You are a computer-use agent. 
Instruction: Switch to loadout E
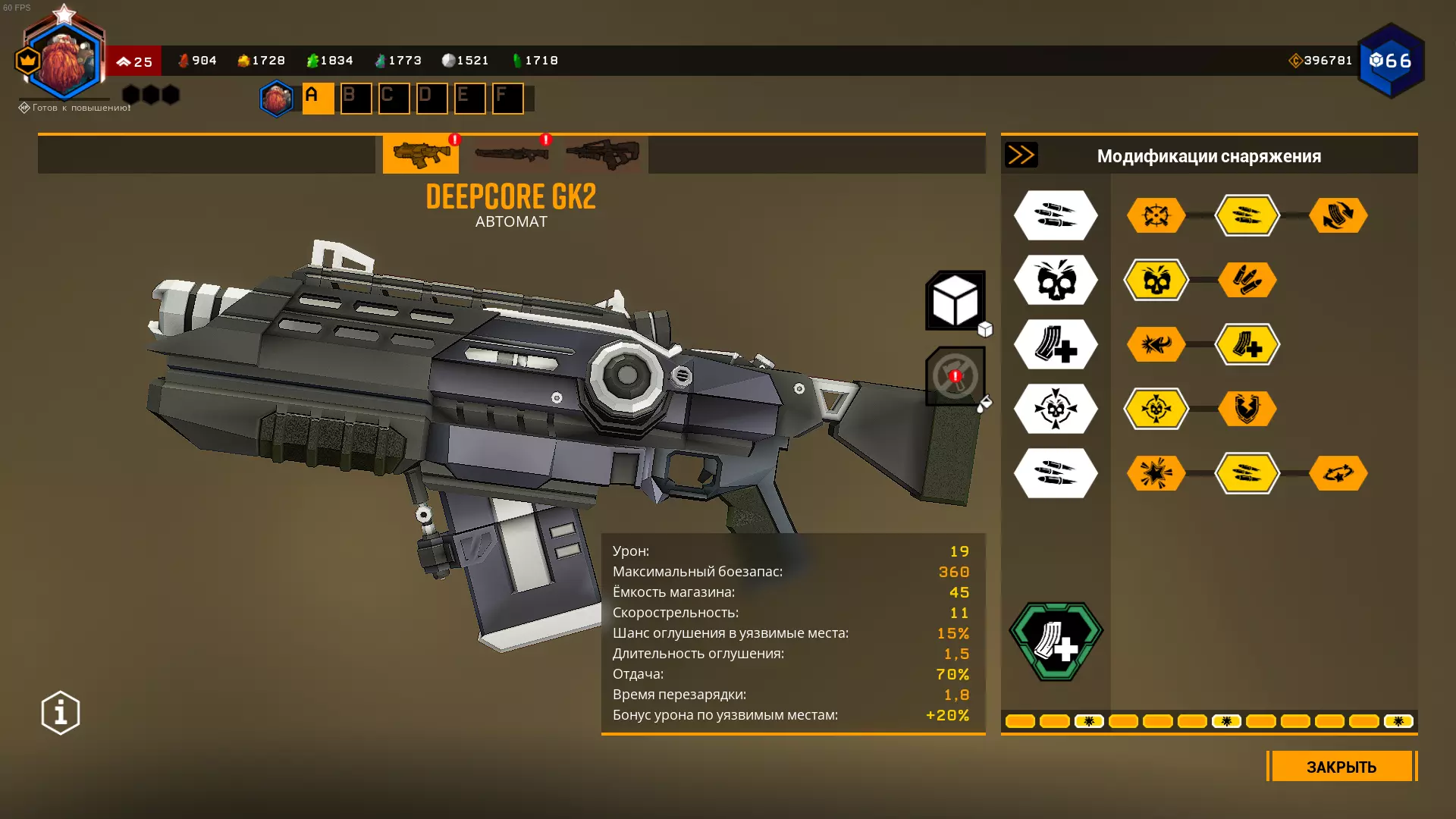469,99
